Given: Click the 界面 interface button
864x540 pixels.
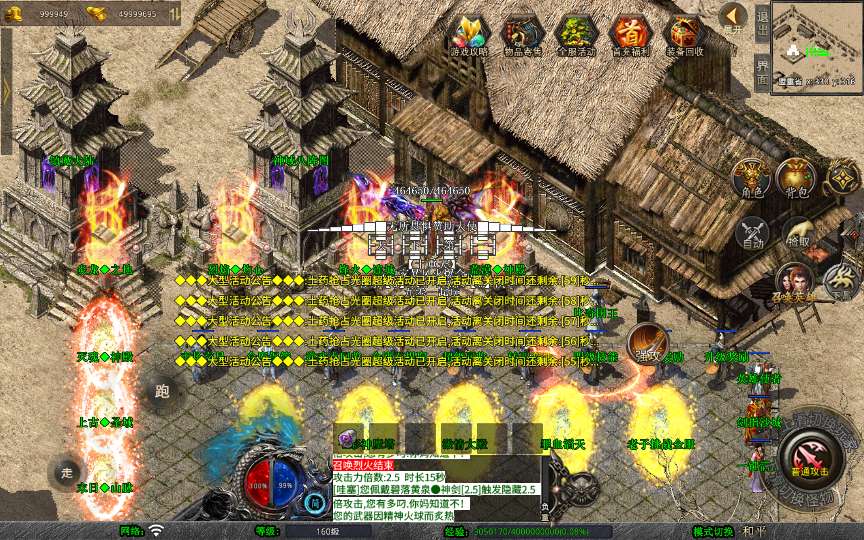Looking at the screenshot, I should (762, 70).
